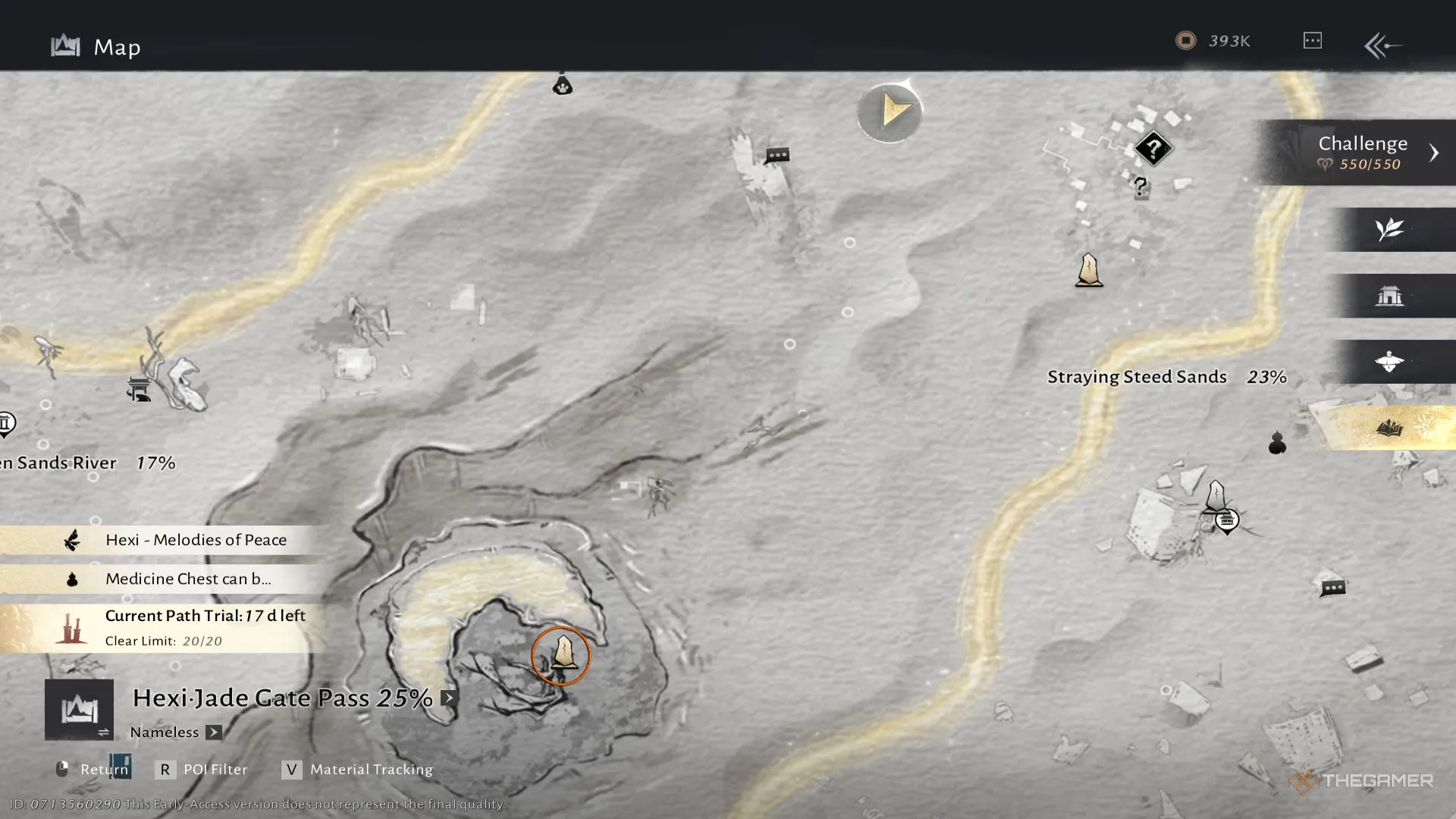Select the leaf category tab
Image resolution: width=1456 pixels, height=819 pixels.
(1389, 229)
